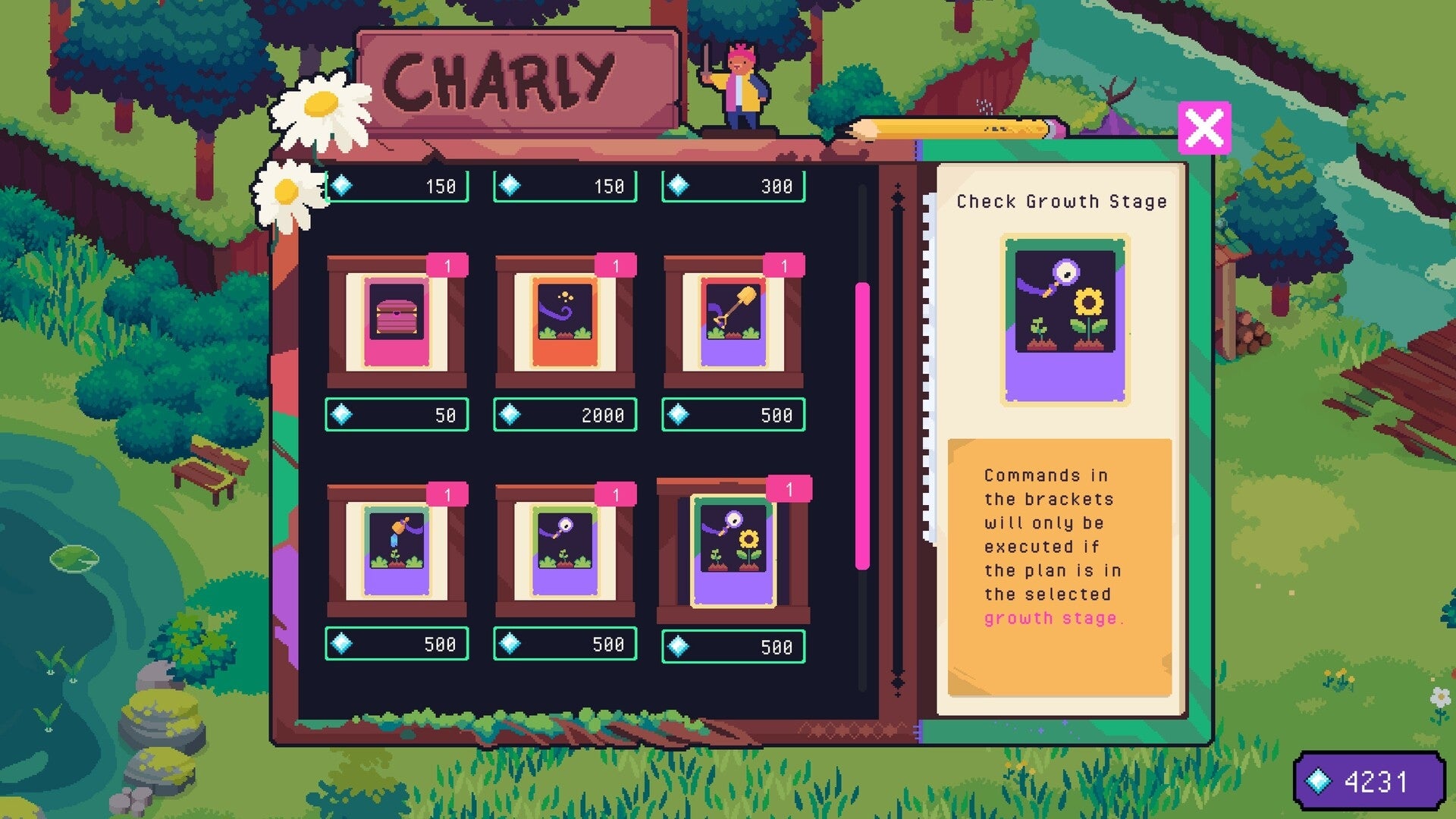The height and width of the screenshot is (819, 1456).
Task: Open the 50 gem price box
Action: pos(396,416)
